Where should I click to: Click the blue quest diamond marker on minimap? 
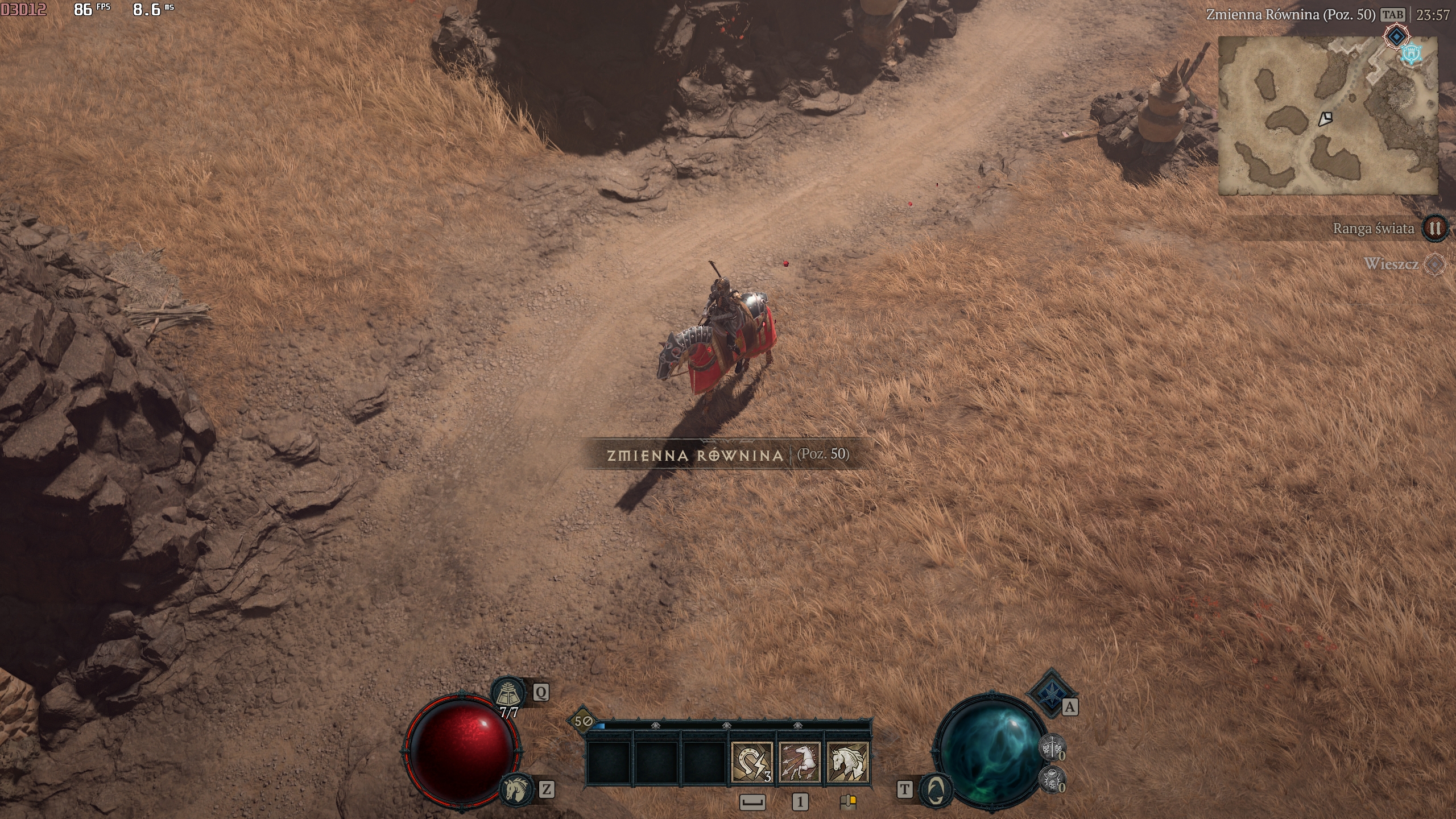pyautogui.click(x=1396, y=37)
